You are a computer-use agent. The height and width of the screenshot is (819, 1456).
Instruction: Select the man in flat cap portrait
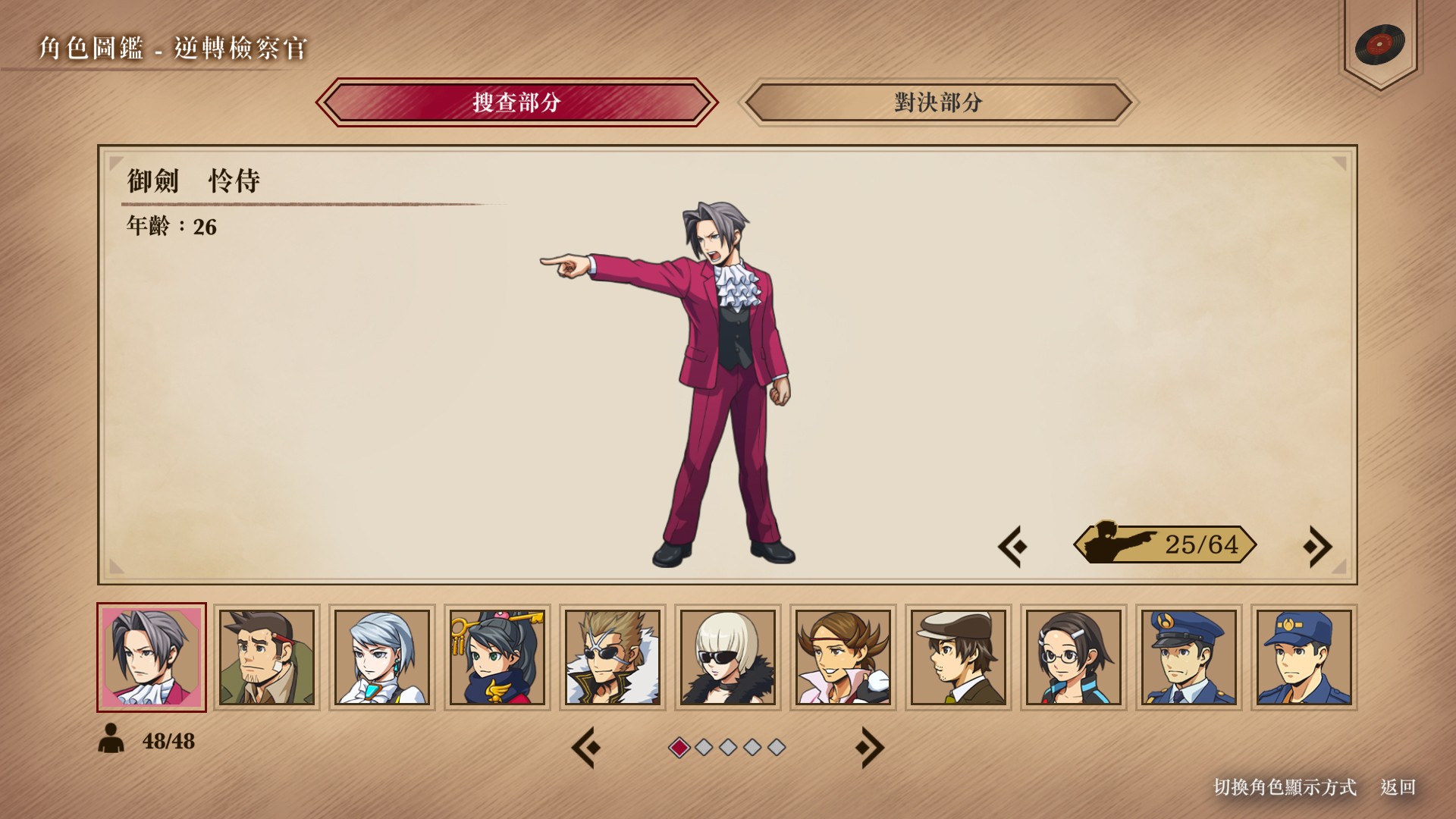coord(959,657)
